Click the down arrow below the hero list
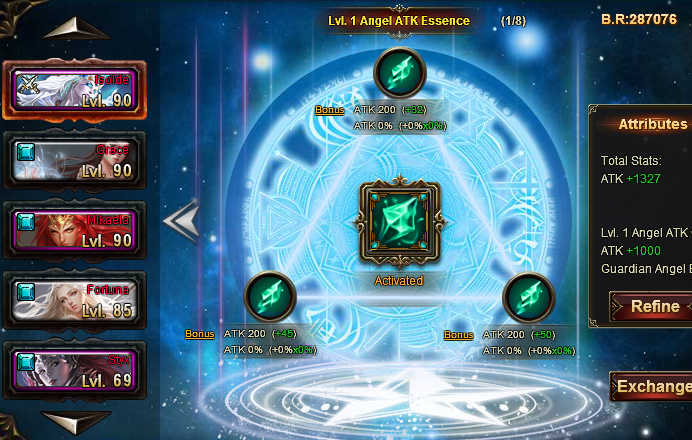This screenshot has width=692, height=440. (76, 422)
